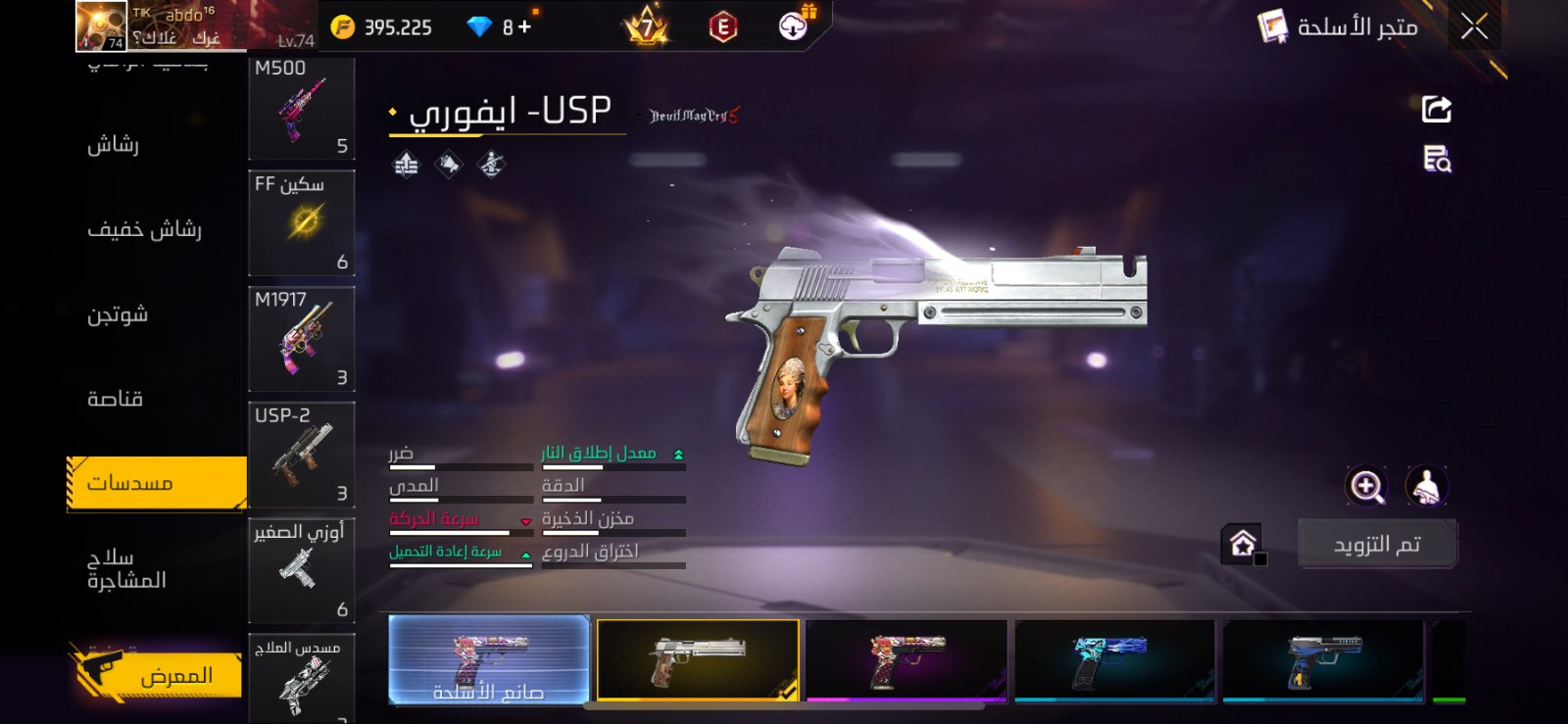This screenshot has height=724, width=1568.
Task: Select the silver Ivory USP skin thumbnail
Action: click(x=698, y=659)
